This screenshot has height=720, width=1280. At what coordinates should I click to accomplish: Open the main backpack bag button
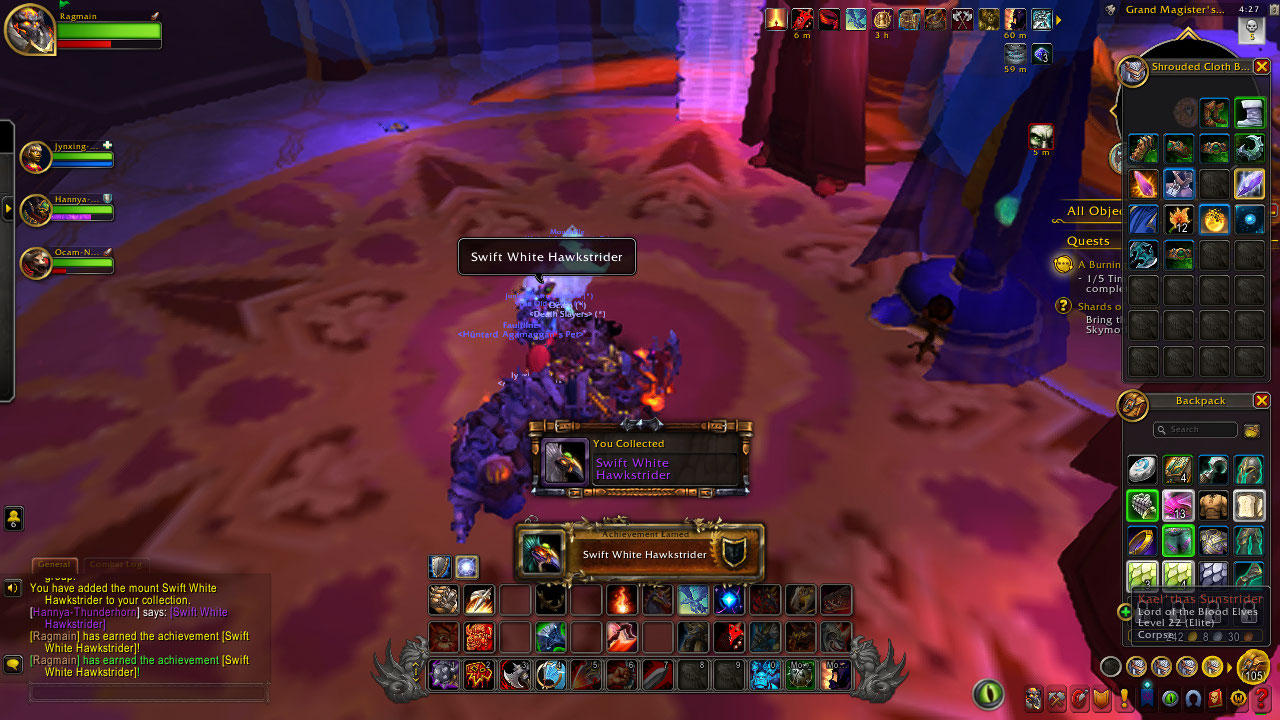click(x=1252, y=667)
